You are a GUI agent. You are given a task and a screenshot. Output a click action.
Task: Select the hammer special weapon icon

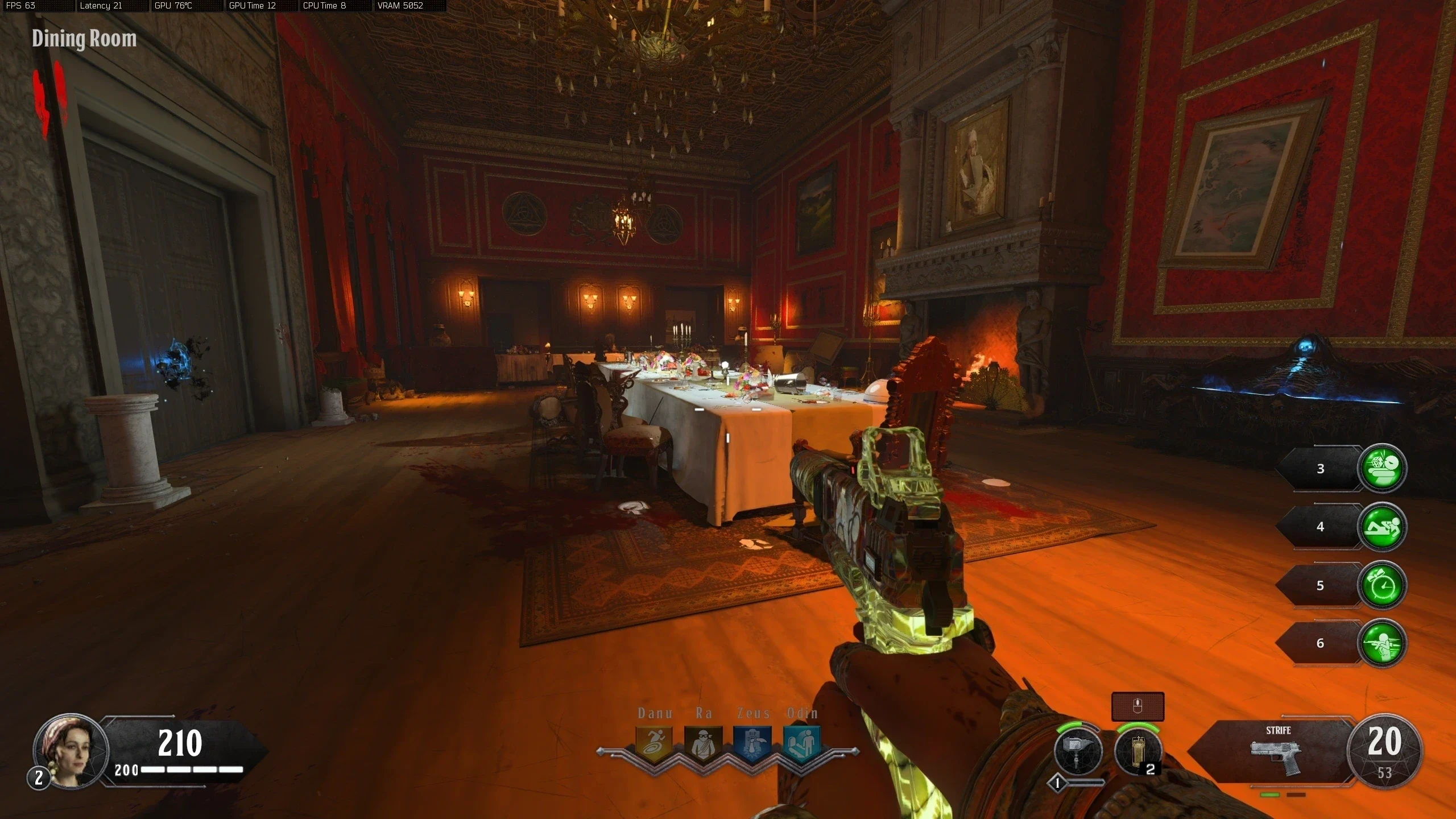tap(1078, 751)
